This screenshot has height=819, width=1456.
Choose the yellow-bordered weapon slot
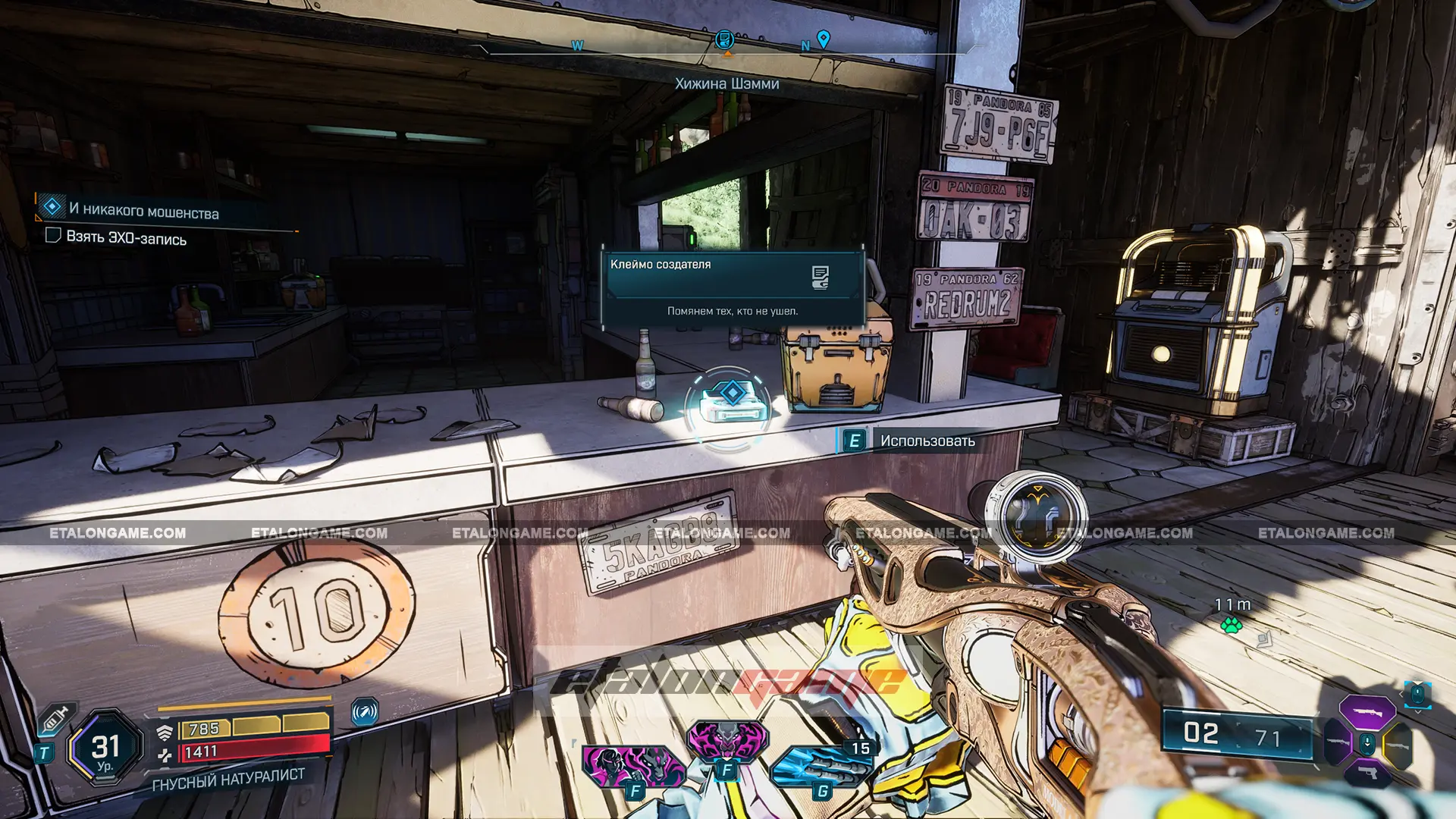tap(1398, 744)
